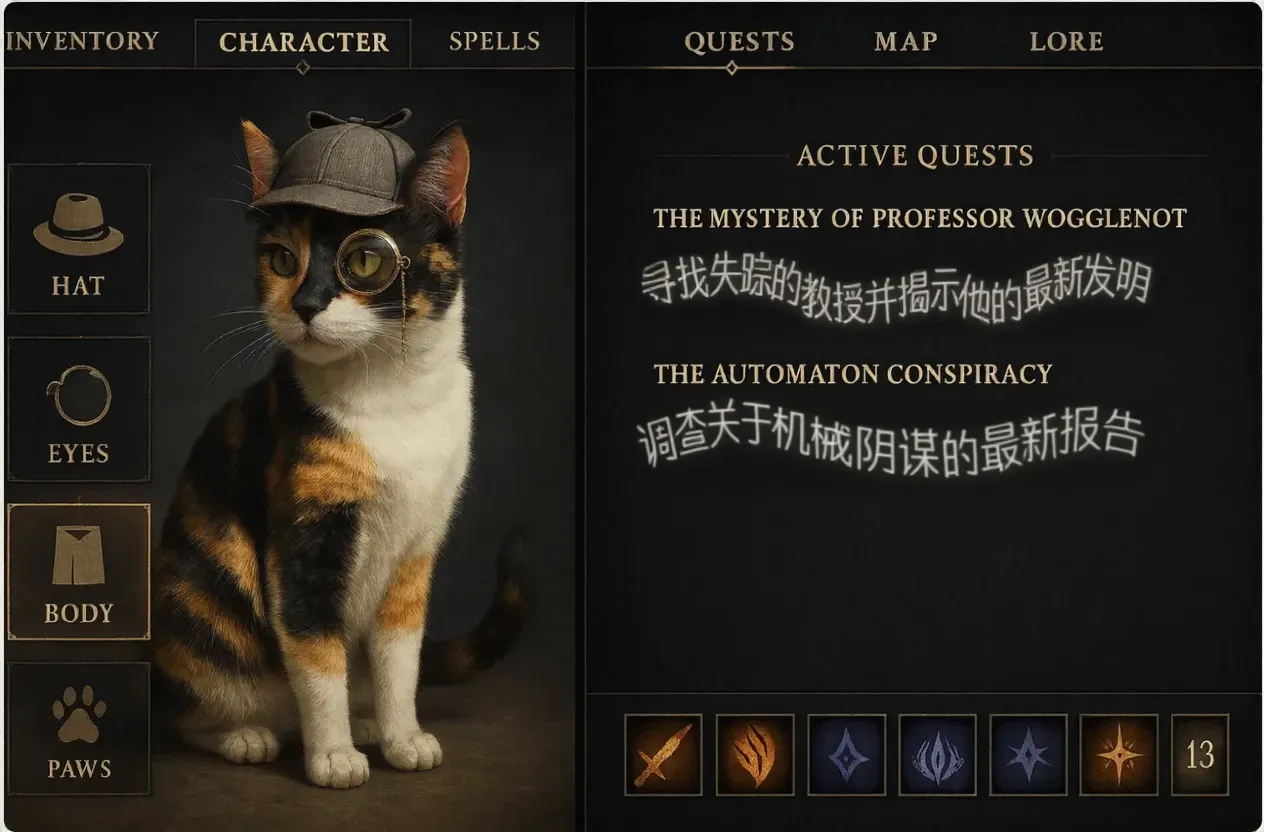
Task: Select the blue six-pointed star spell
Action: (x=1028, y=754)
